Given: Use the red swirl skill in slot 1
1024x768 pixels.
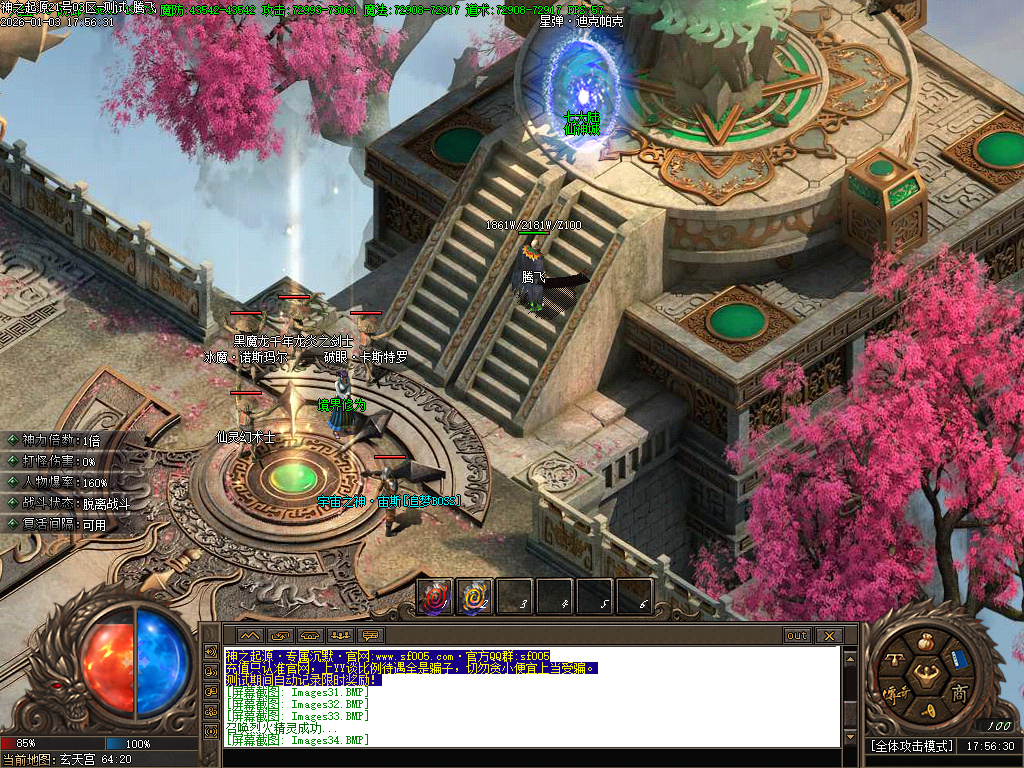Looking at the screenshot, I should coord(435,597).
